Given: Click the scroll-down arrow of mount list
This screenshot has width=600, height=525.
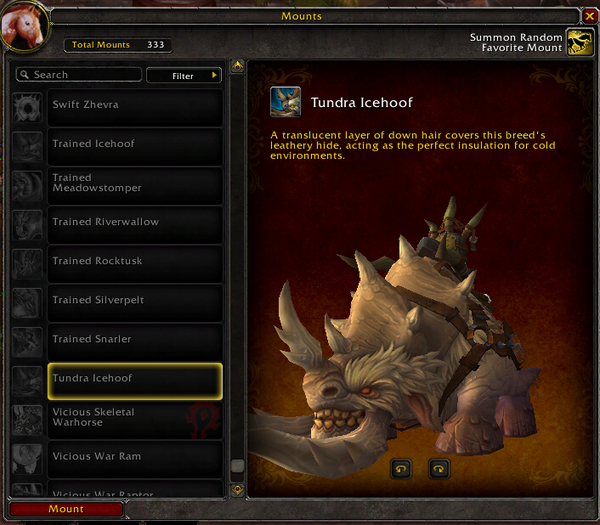Looking at the screenshot, I should pos(237,489).
